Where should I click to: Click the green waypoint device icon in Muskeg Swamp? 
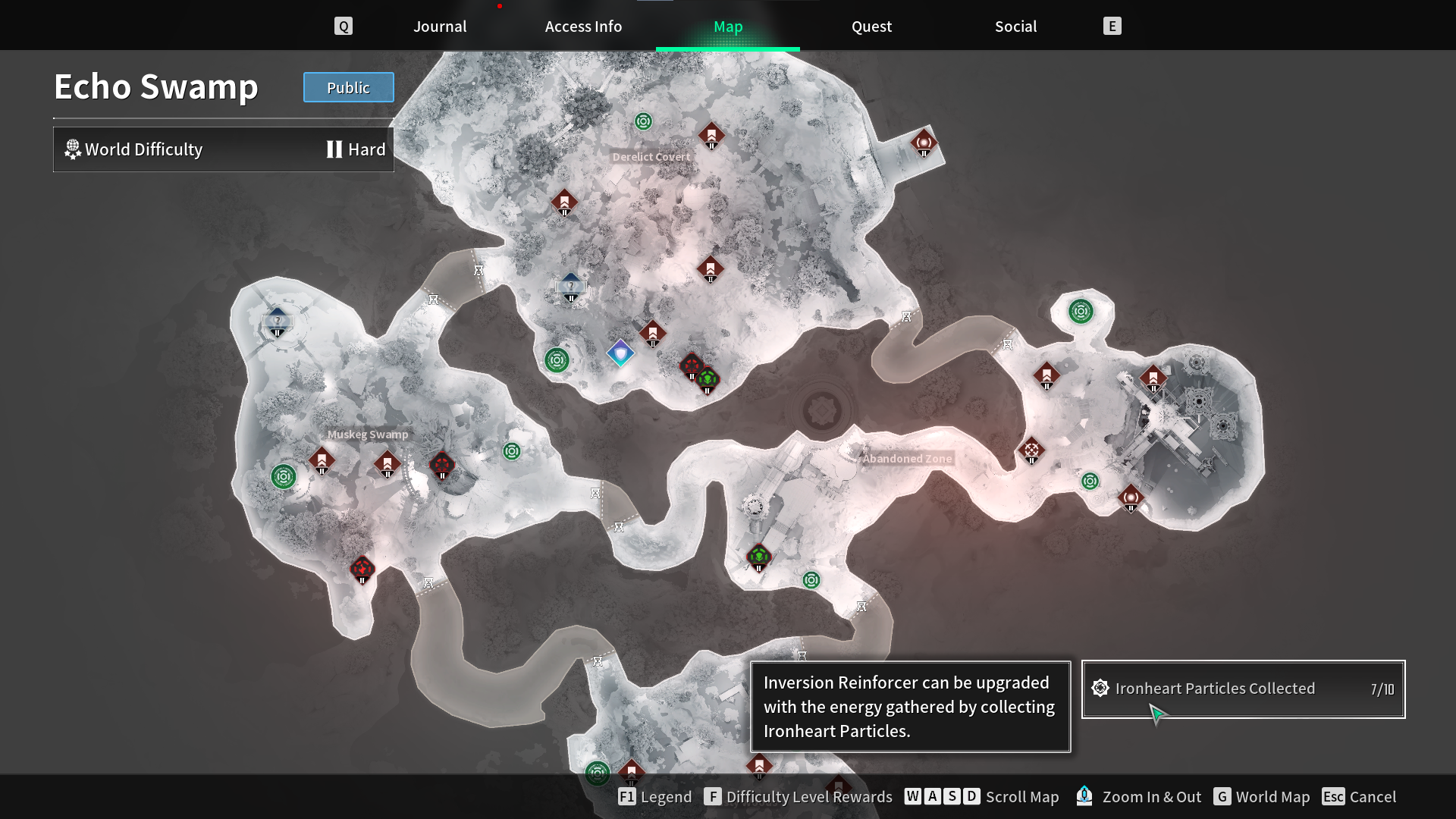coord(282,476)
